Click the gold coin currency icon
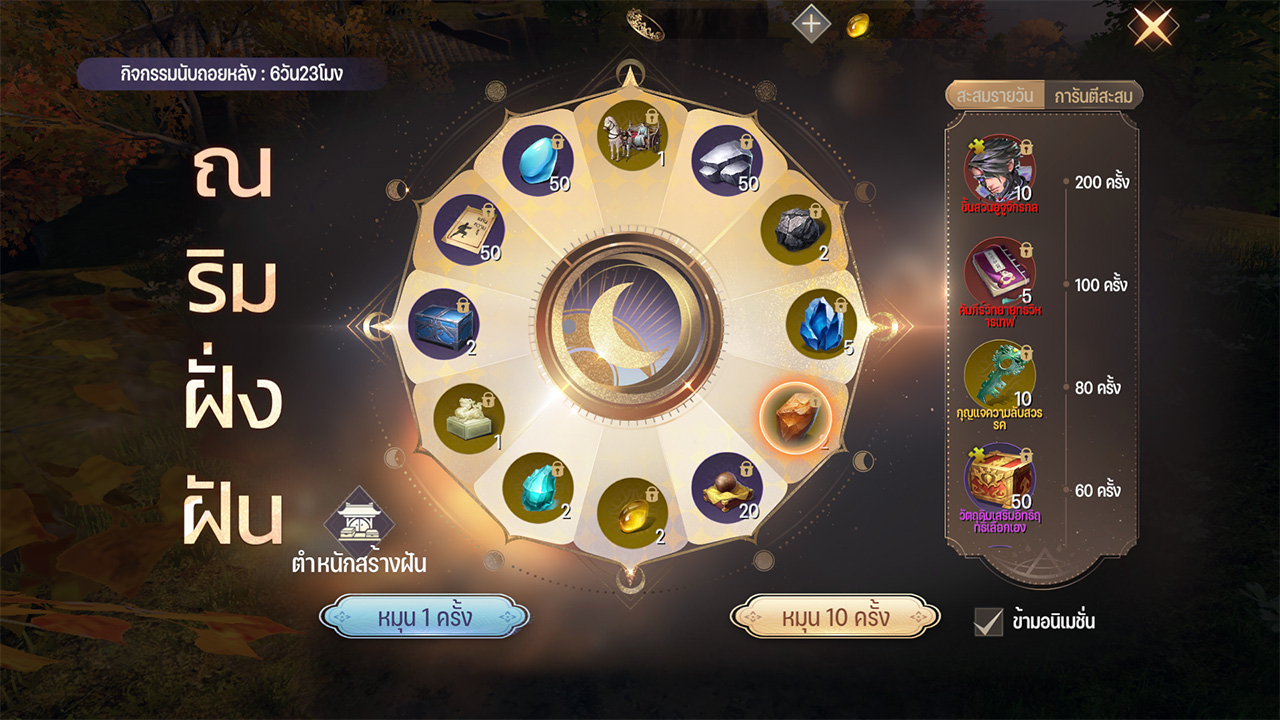 click(x=857, y=25)
